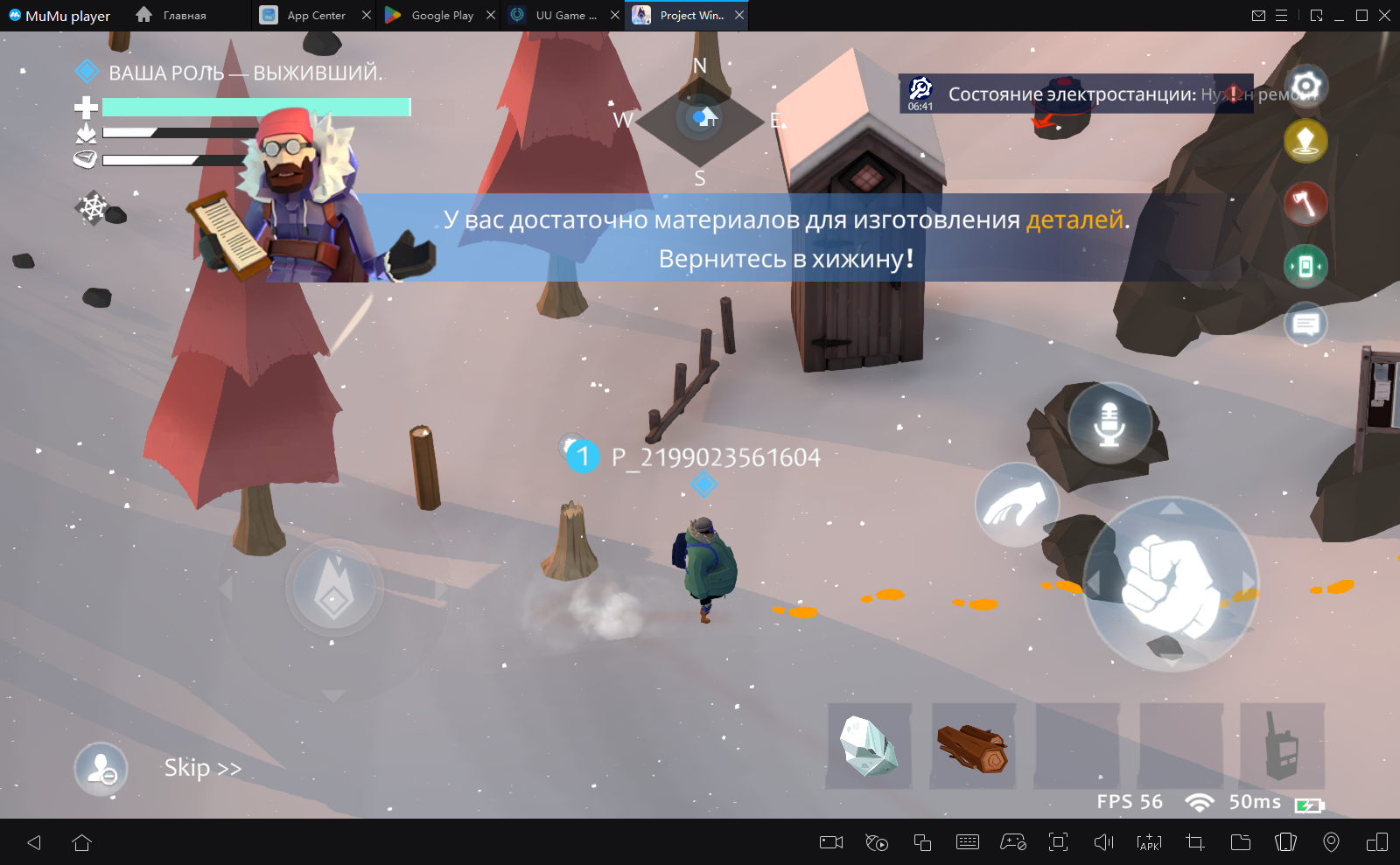This screenshot has width=1400, height=865.
Task: Open the chat message bubble
Action: (x=1305, y=324)
